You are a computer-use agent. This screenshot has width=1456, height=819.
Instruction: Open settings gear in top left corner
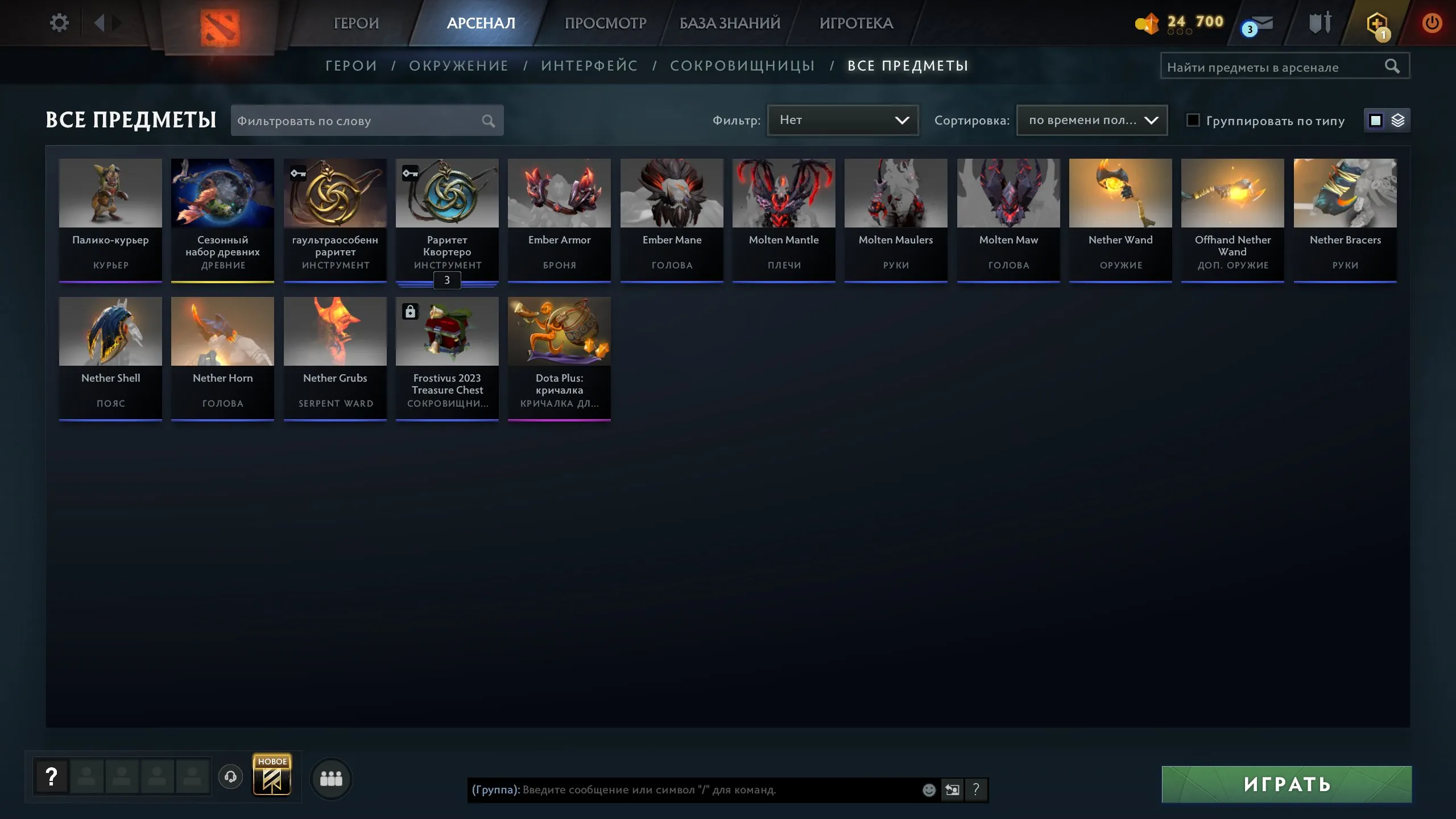coord(59,22)
